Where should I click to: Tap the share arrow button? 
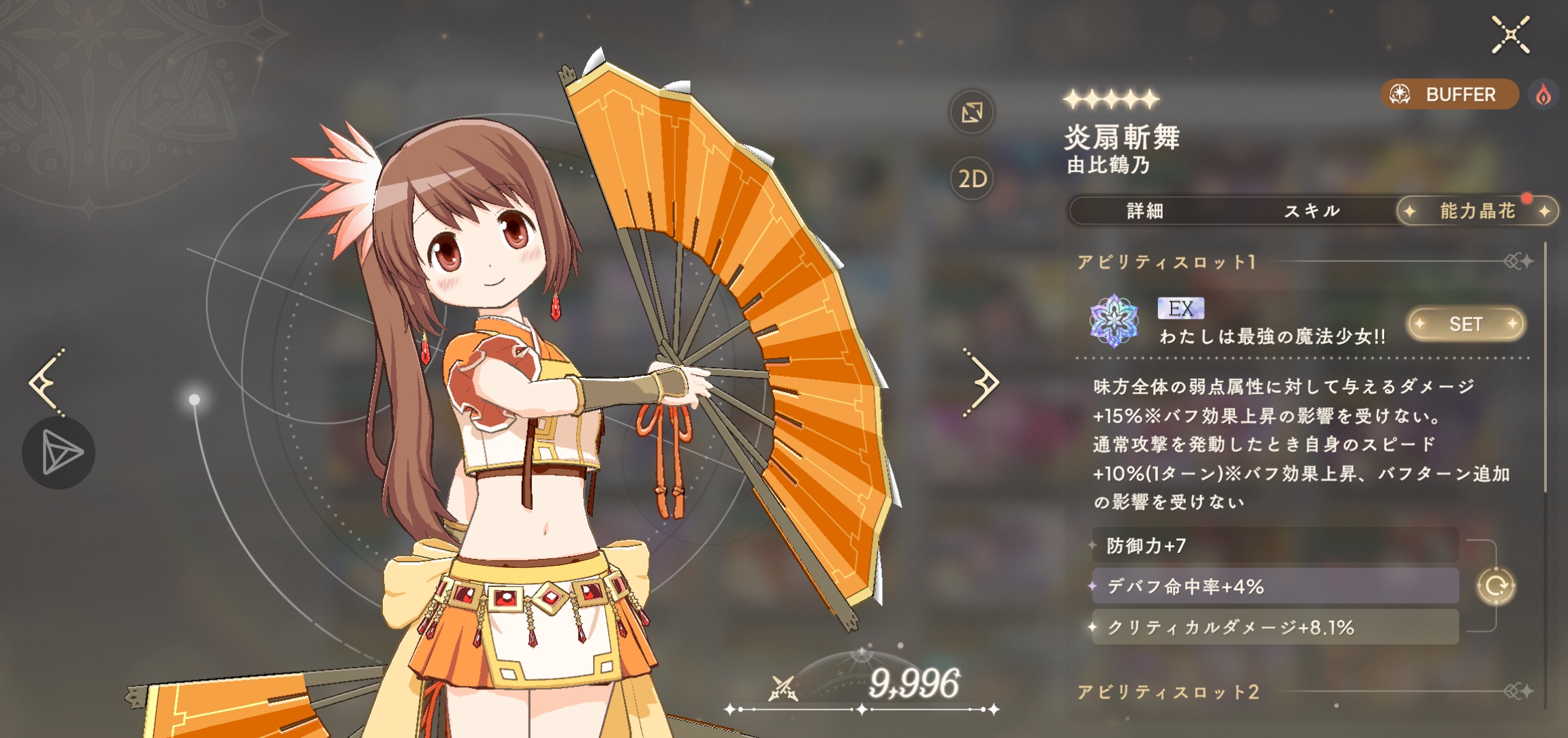point(59,453)
